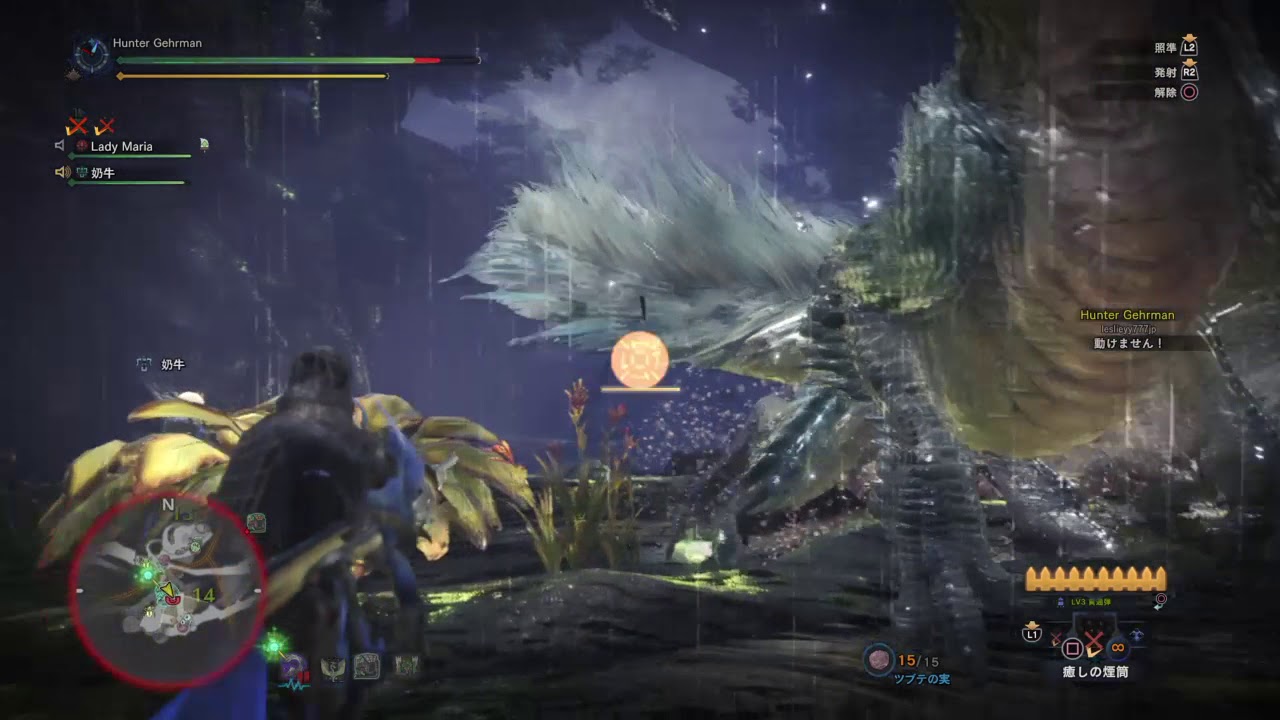Open the circular minimap

coord(168,590)
